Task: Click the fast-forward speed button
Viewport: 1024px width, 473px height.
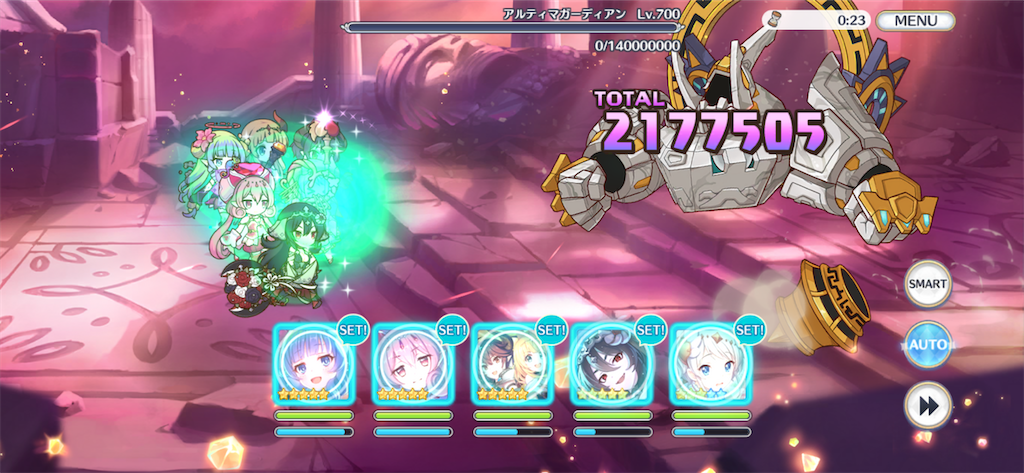Action: point(927,405)
